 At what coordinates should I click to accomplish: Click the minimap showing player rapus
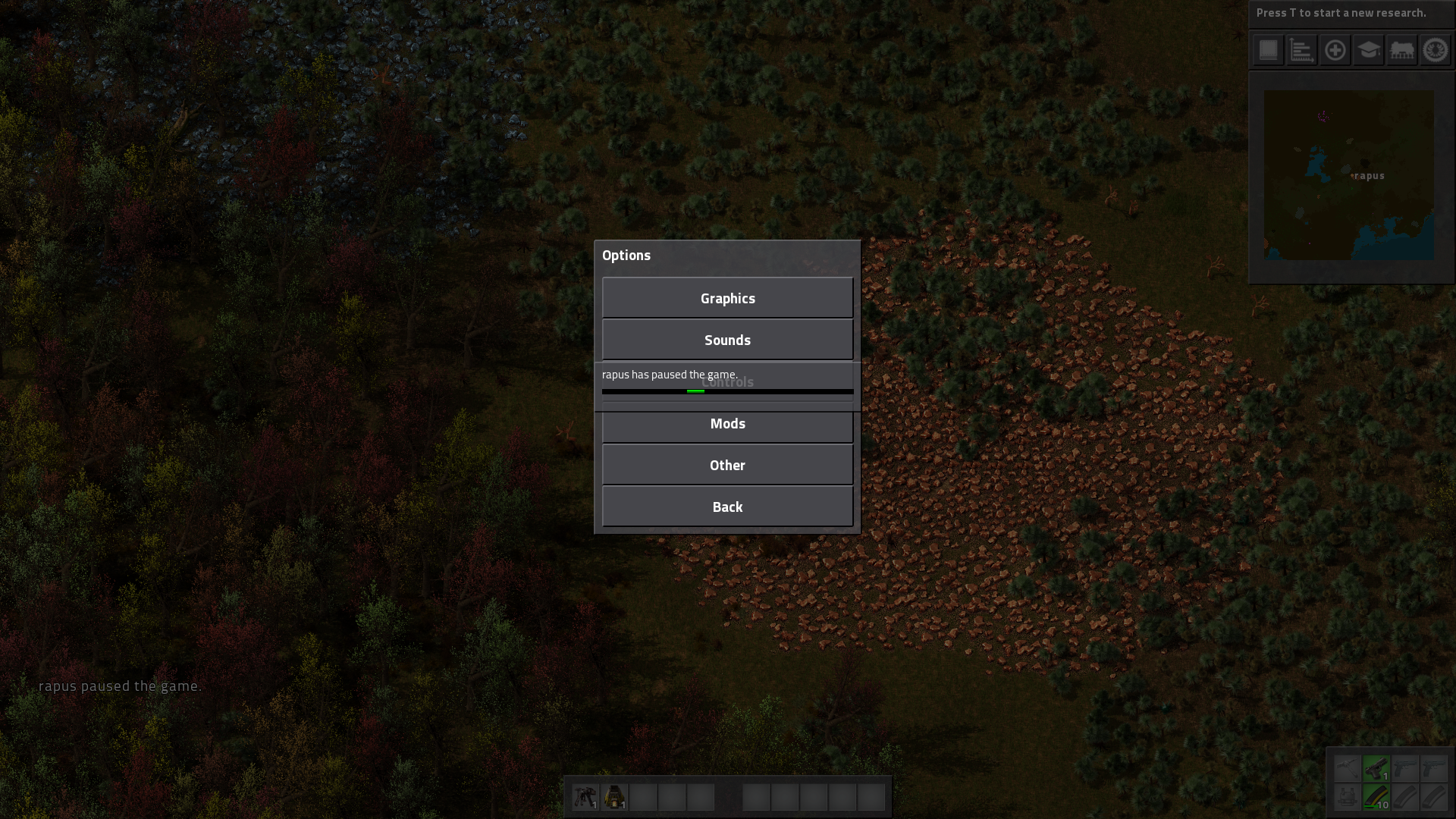pyautogui.click(x=1348, y=175)
